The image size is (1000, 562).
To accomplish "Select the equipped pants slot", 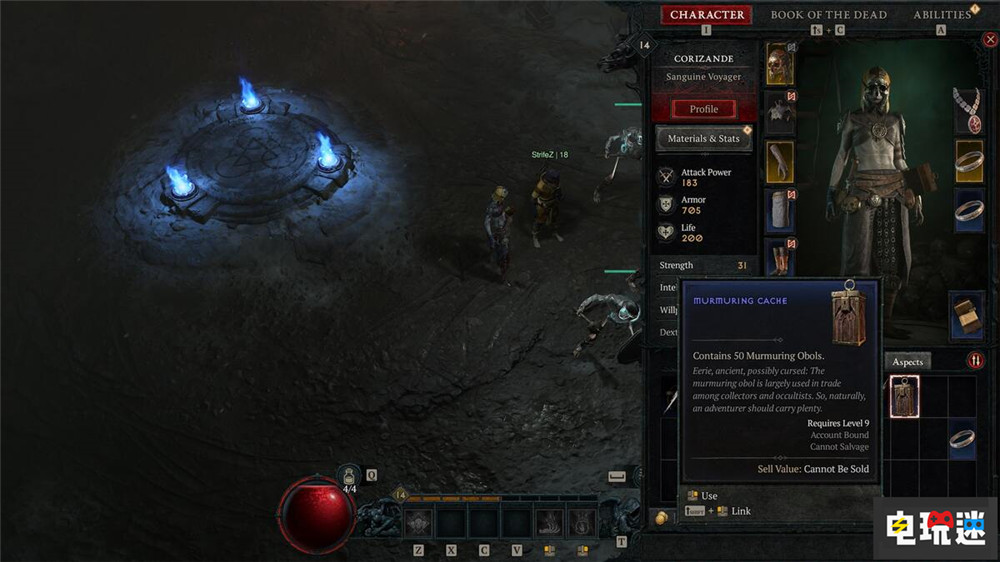I will (780, 210).
